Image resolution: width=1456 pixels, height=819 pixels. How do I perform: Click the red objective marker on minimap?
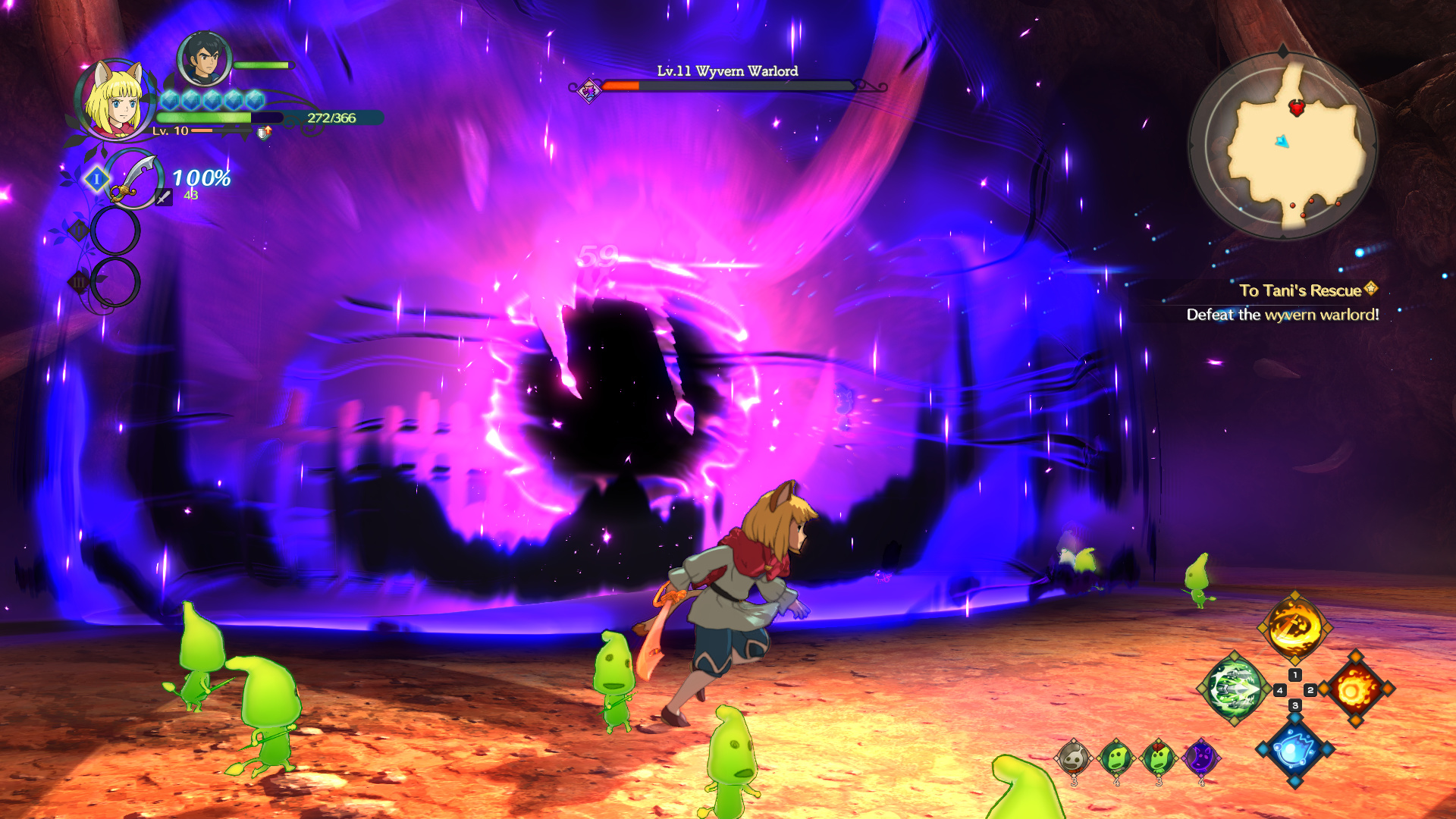pyautogui.click(x=1297, y=108)
